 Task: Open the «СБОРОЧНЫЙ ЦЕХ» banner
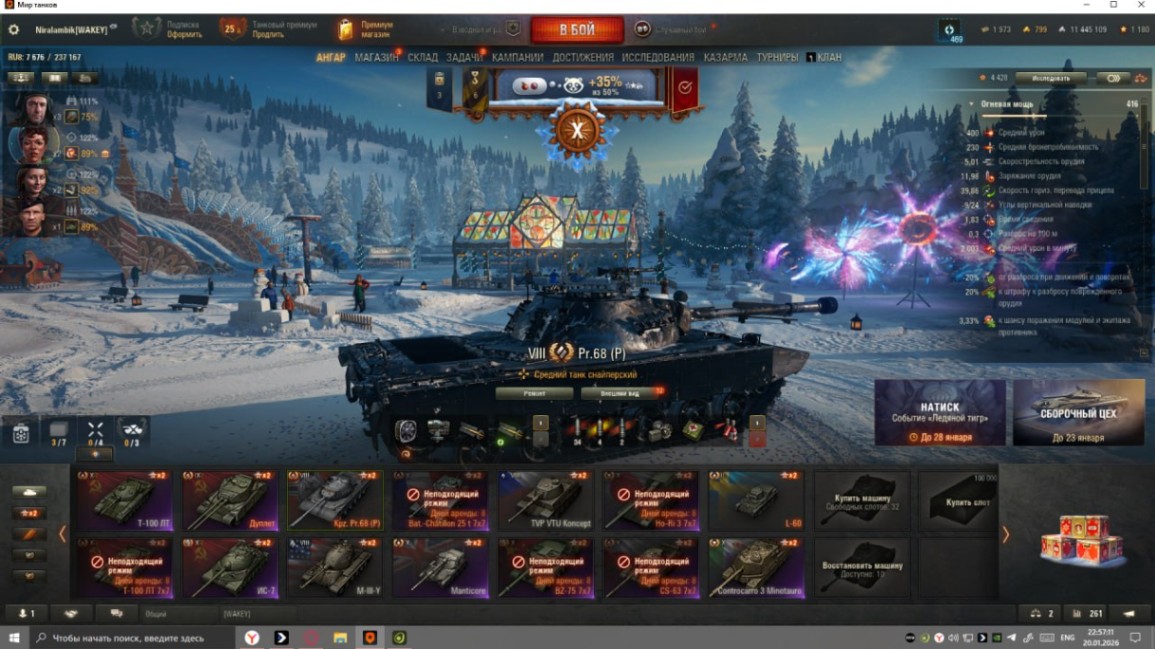1078,412
